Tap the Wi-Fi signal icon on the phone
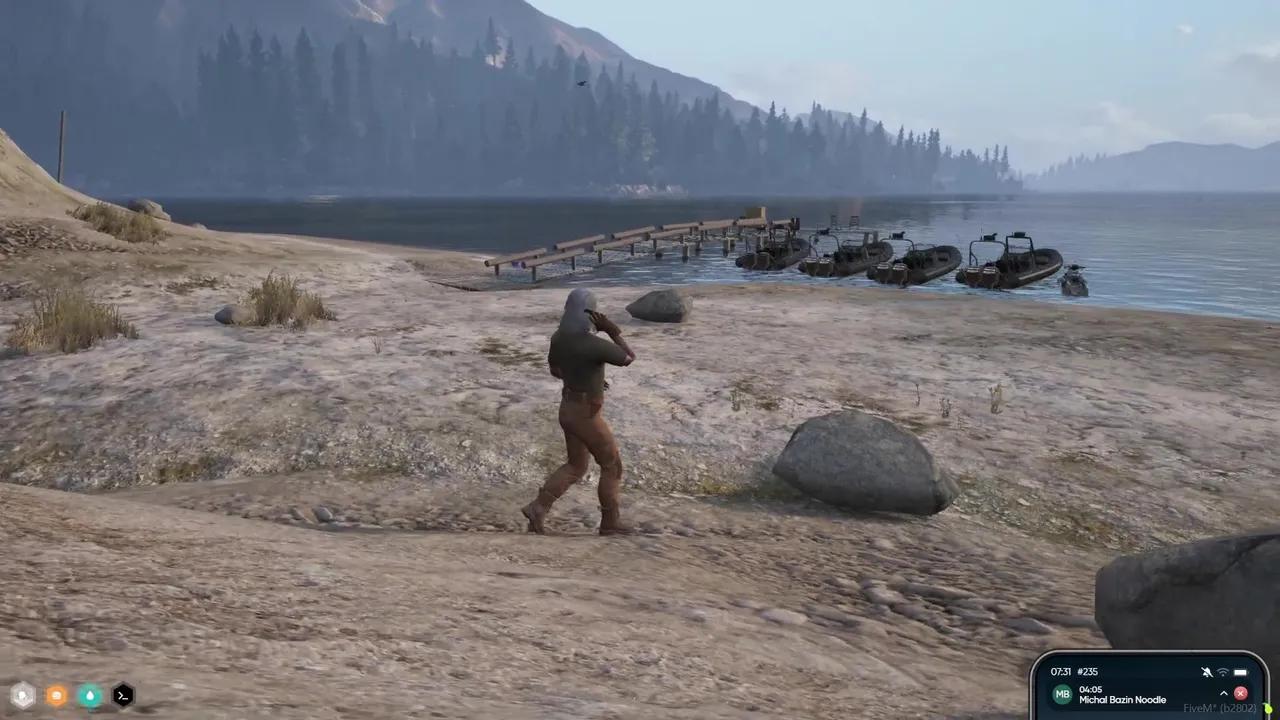Screen dimensions: 1280x720 click(x=1222, y=671)
